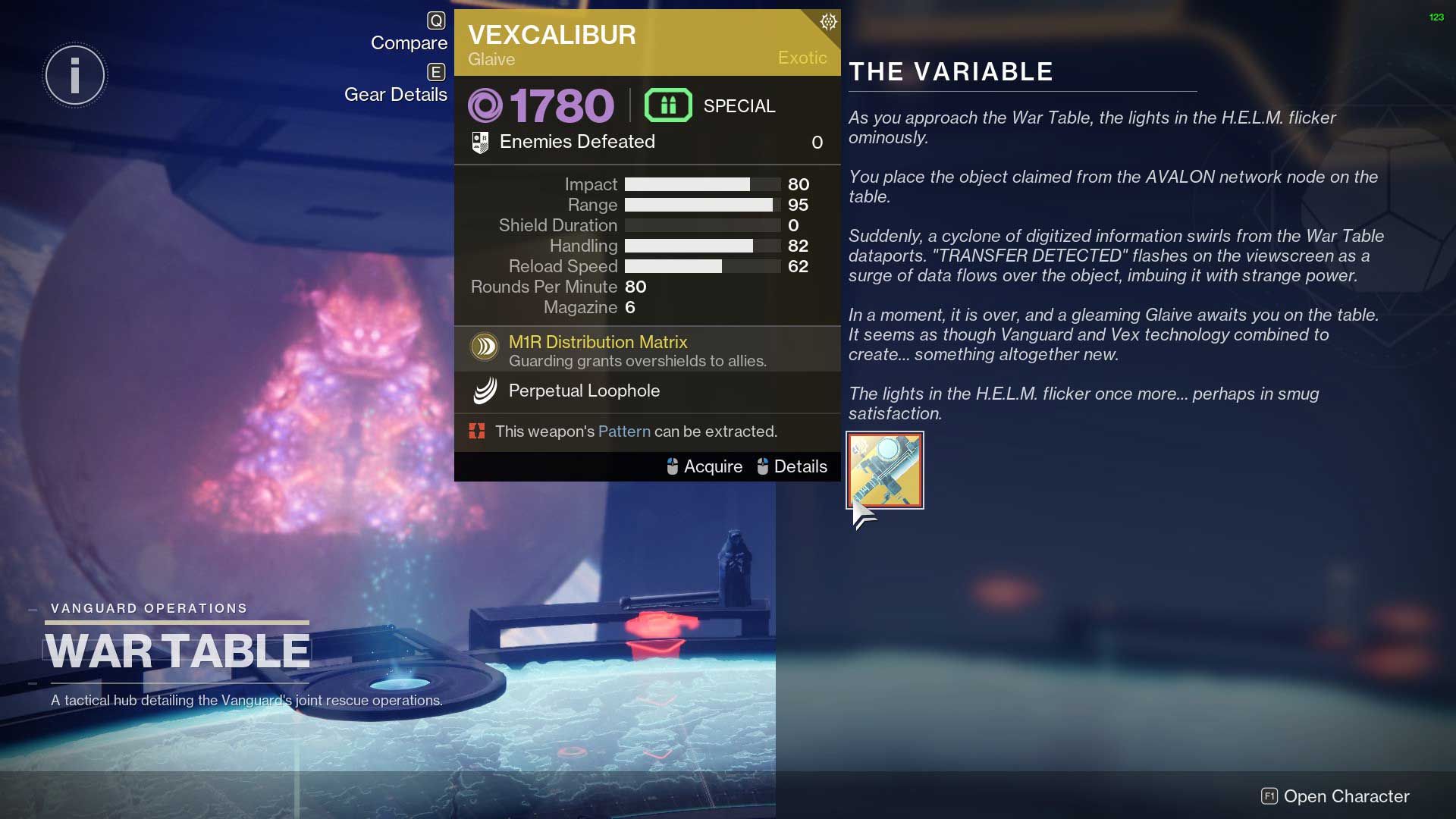
Task: Click the F1 Open Character key prompt
Action: pyautogui.click(x=1269, y=796)
